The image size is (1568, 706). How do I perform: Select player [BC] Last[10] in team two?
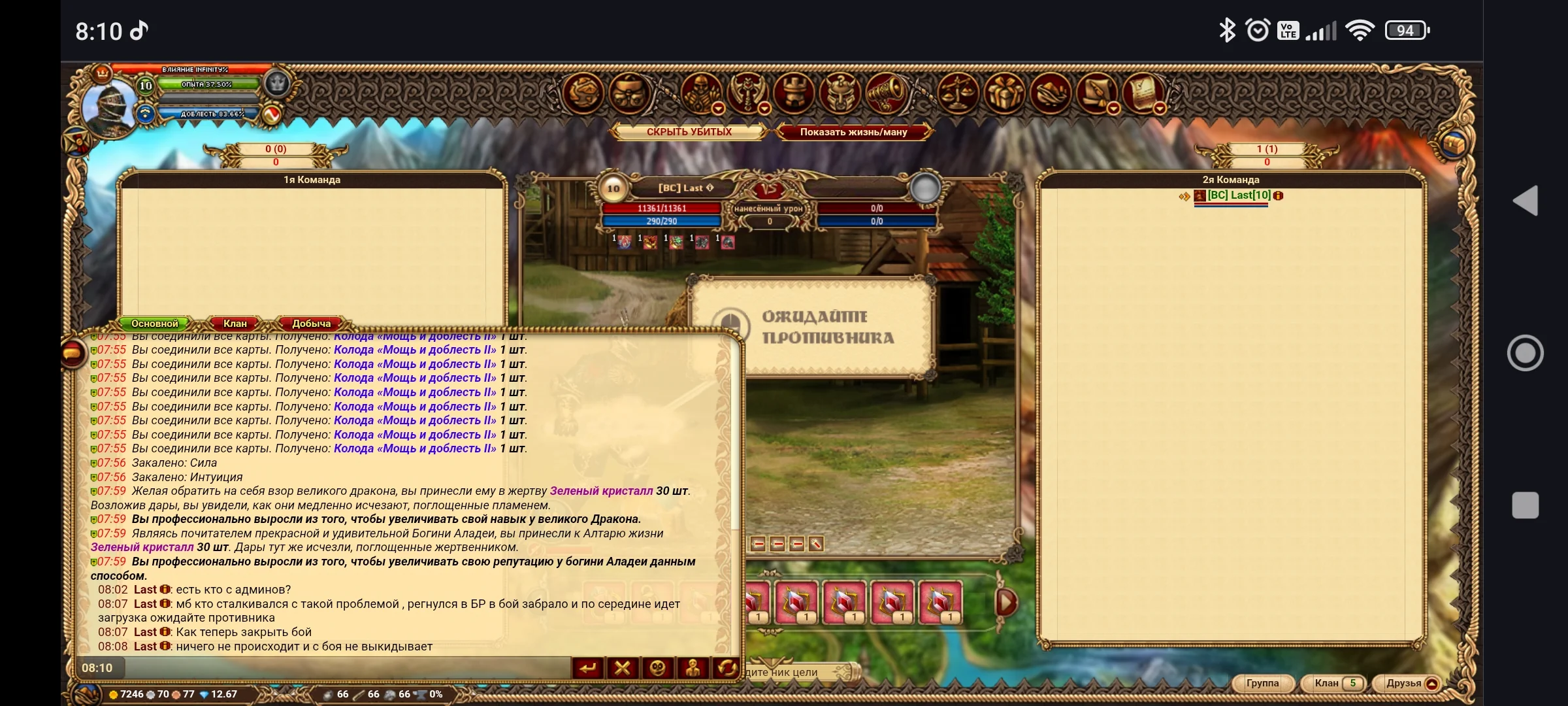tap(1238, 195)
